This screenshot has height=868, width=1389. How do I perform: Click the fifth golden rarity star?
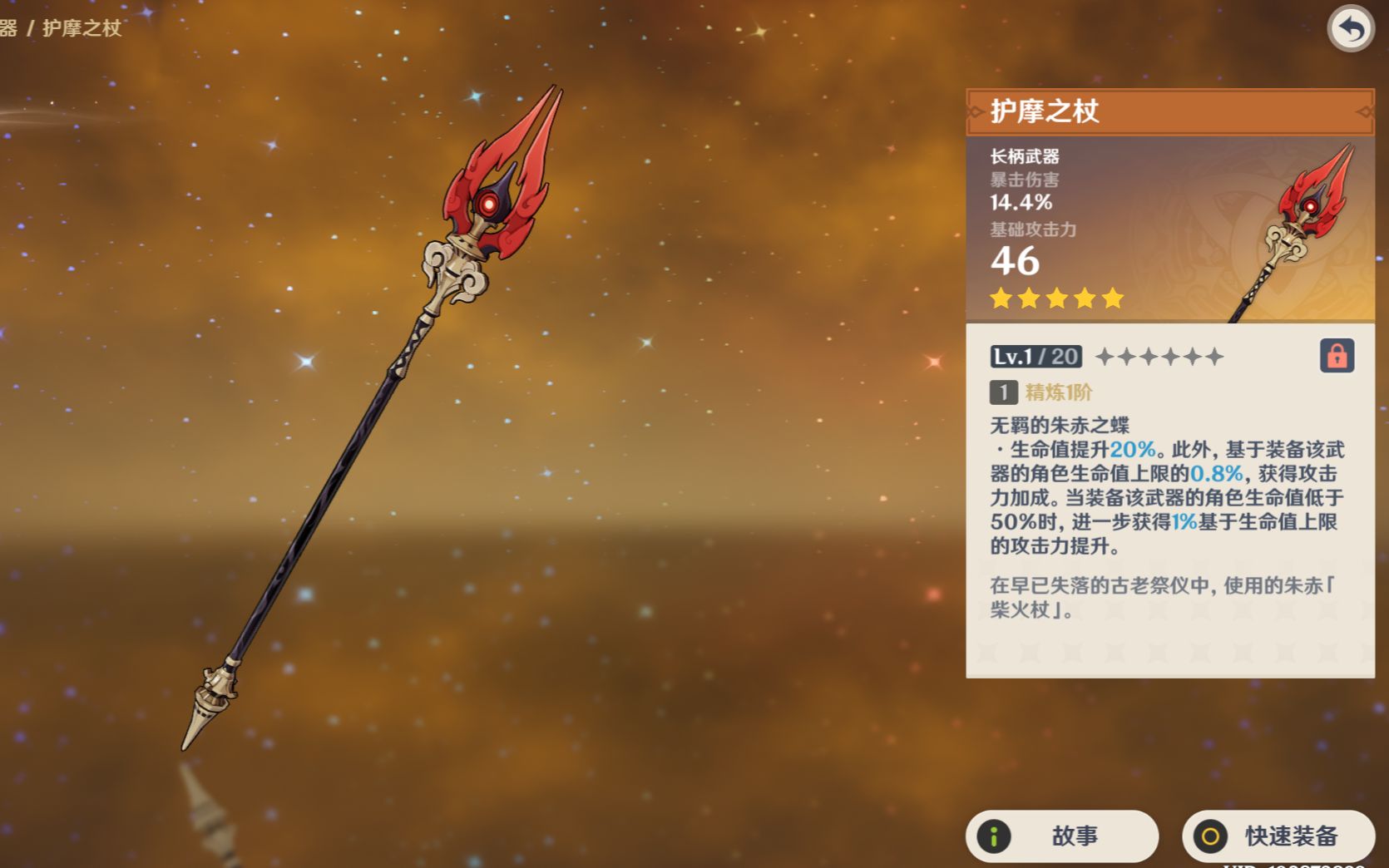click(x=1114, y=298)
